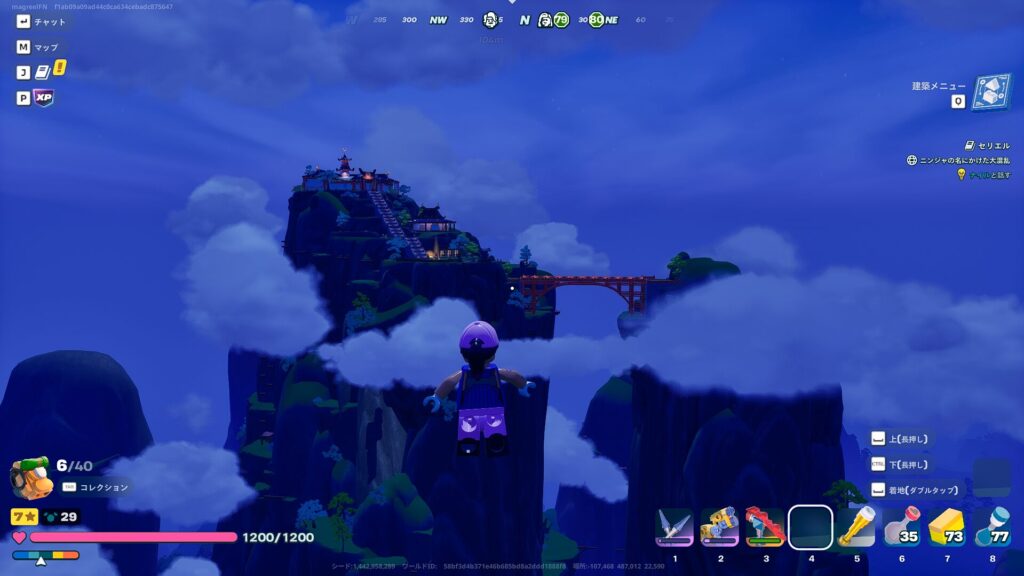The width and height of the screenshot is (1024, 576).
Task: Select the red-capped flask with 35
Action: [x=901, y=527]
